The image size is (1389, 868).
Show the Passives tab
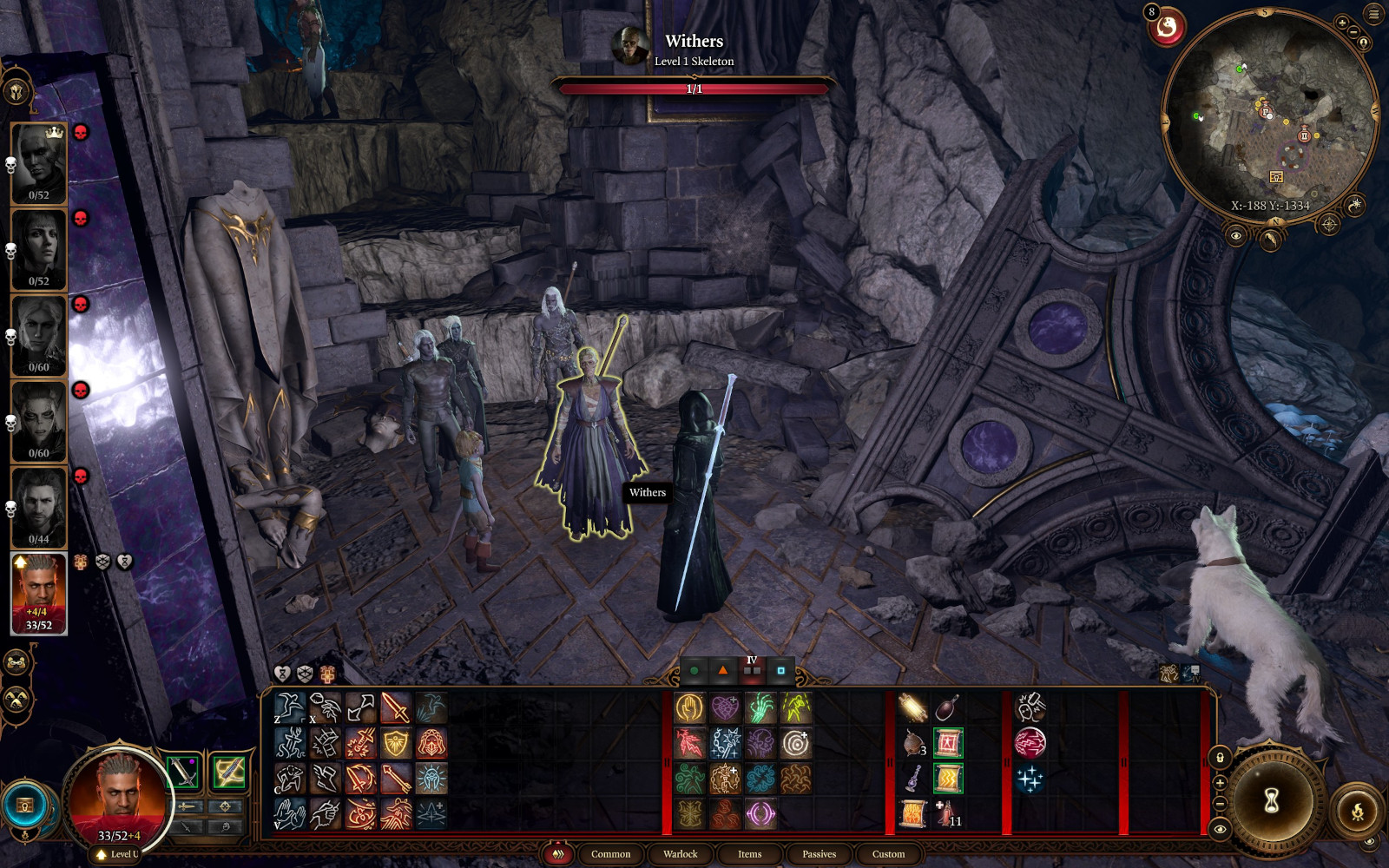[819, 854]
